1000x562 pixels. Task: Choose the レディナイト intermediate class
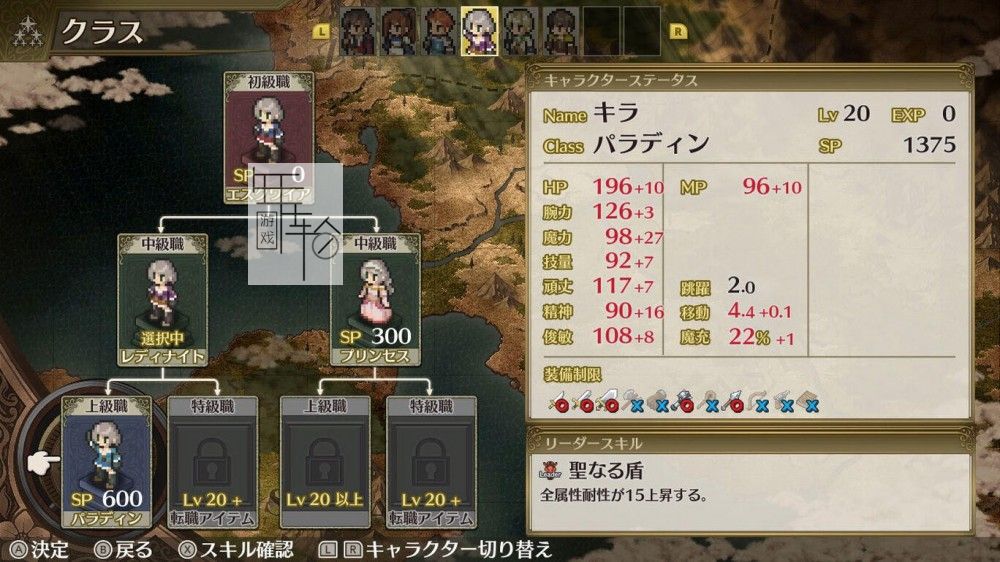162,299
